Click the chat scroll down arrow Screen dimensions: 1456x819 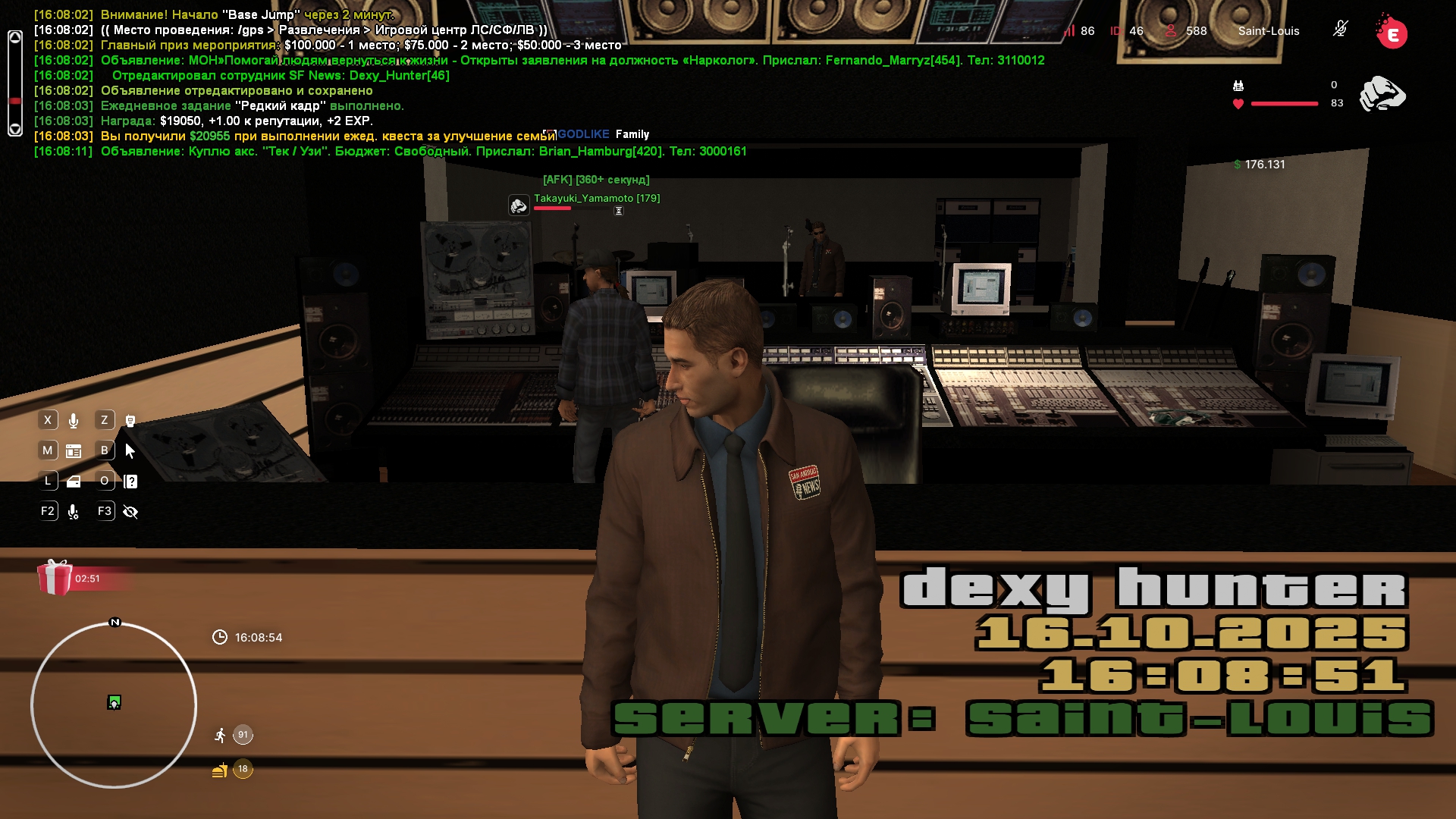[x=15, y=129]
